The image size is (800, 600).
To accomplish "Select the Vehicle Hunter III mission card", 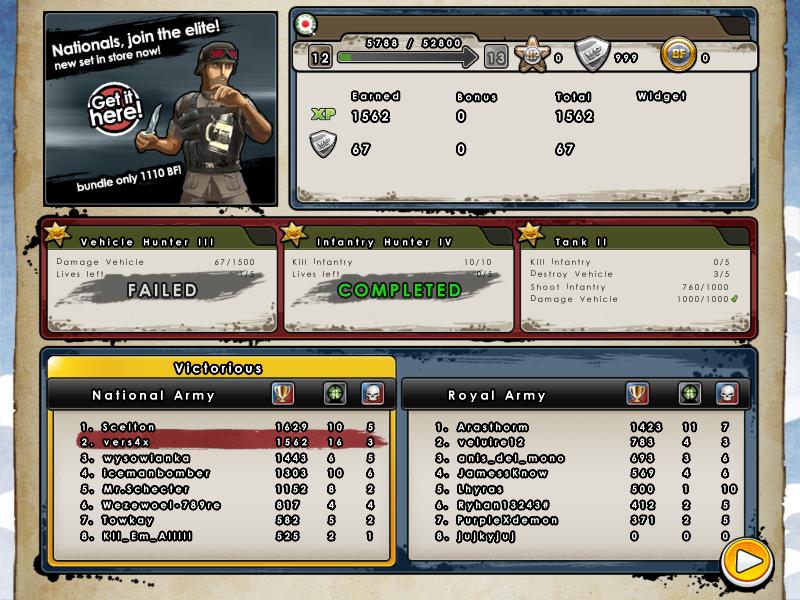I will [160, 277].
